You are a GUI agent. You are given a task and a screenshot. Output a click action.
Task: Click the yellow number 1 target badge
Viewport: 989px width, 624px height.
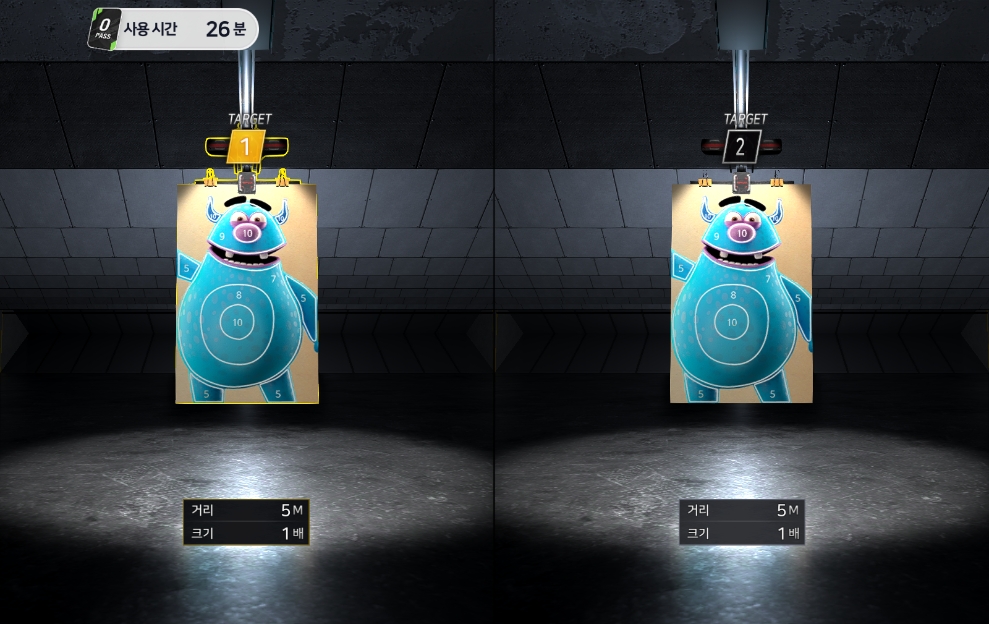pyautogui.click(x=245, y=147)
